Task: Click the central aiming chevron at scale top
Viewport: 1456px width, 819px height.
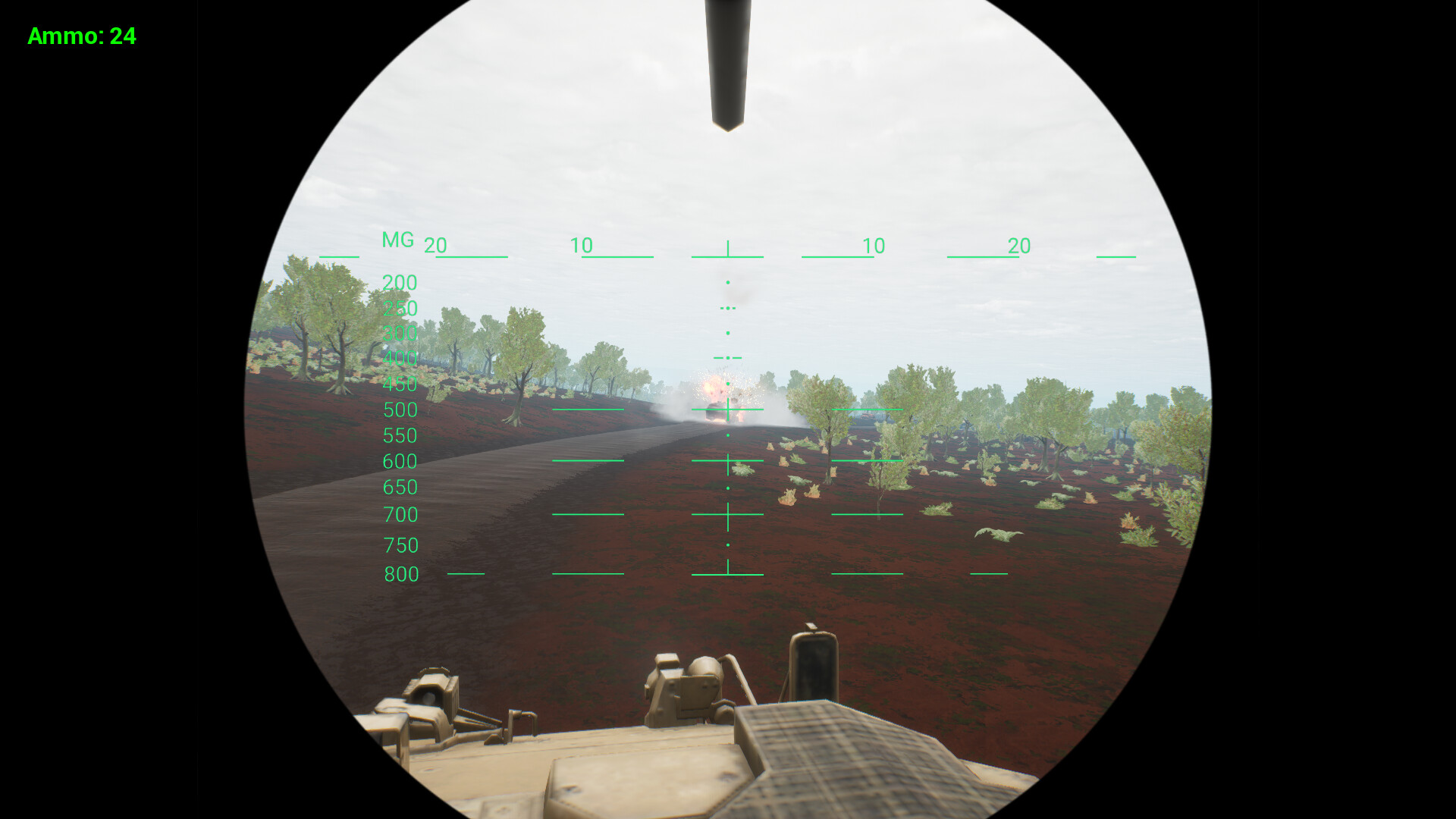Action: tap(727, 246)
